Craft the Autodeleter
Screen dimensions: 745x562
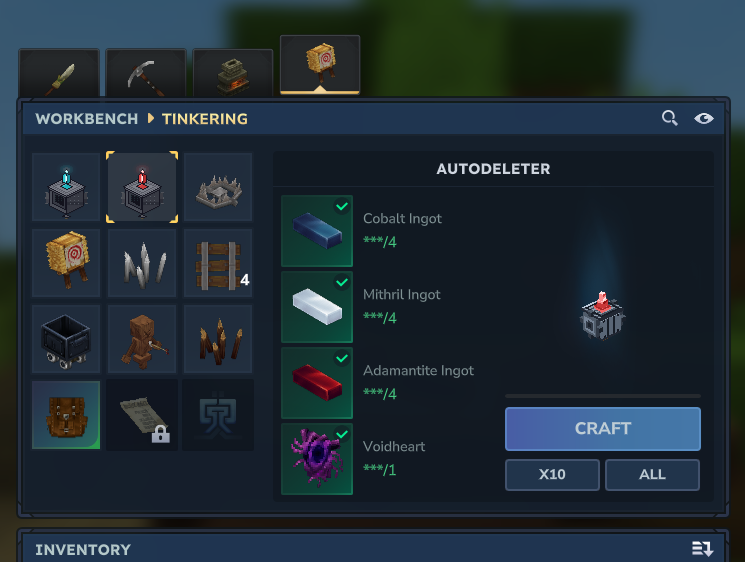point(602,429)
